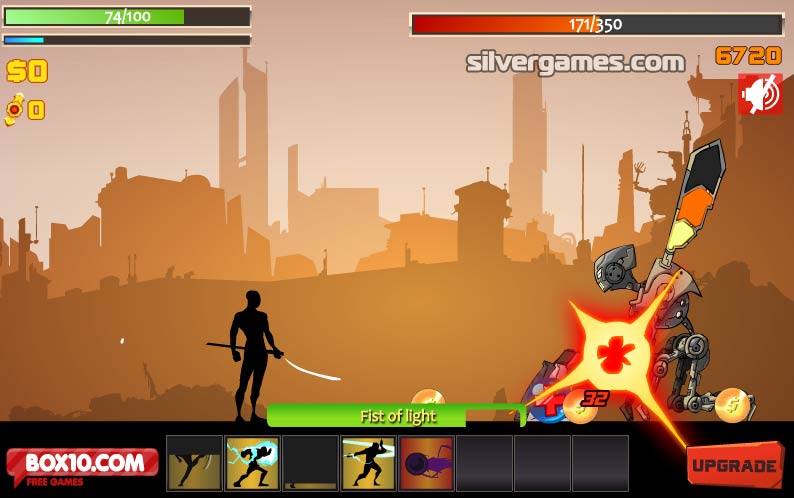The height and width of the screenshot is (498, 794).
Task: Trigger the sword slash skill
Action: (x=368, y=463)
